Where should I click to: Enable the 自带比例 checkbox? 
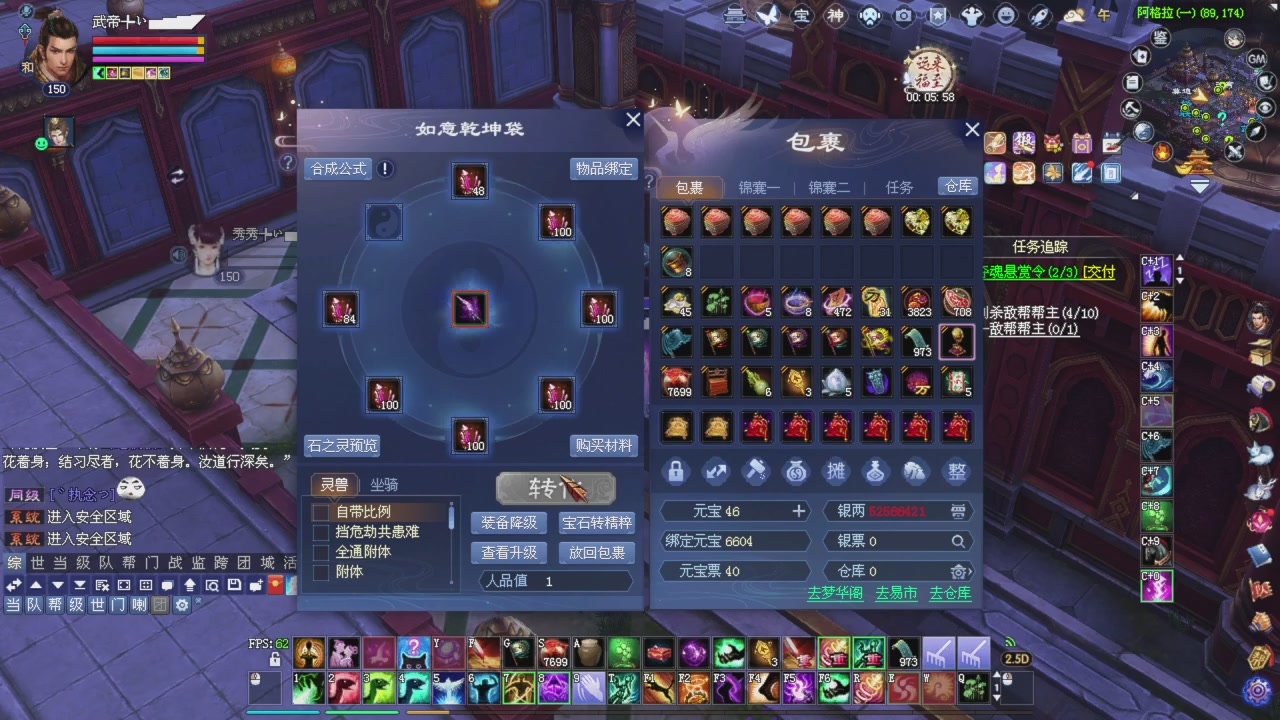pyautogui.click(x=320, y=511)
